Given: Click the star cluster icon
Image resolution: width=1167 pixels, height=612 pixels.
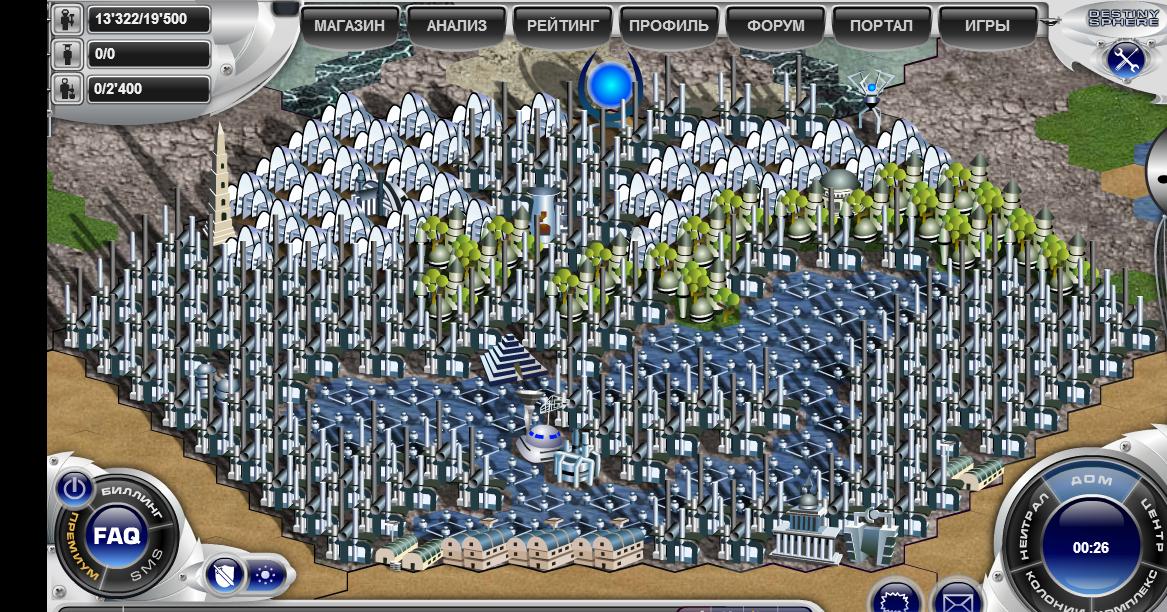Looking at the screenshot, I should point(267,575).
